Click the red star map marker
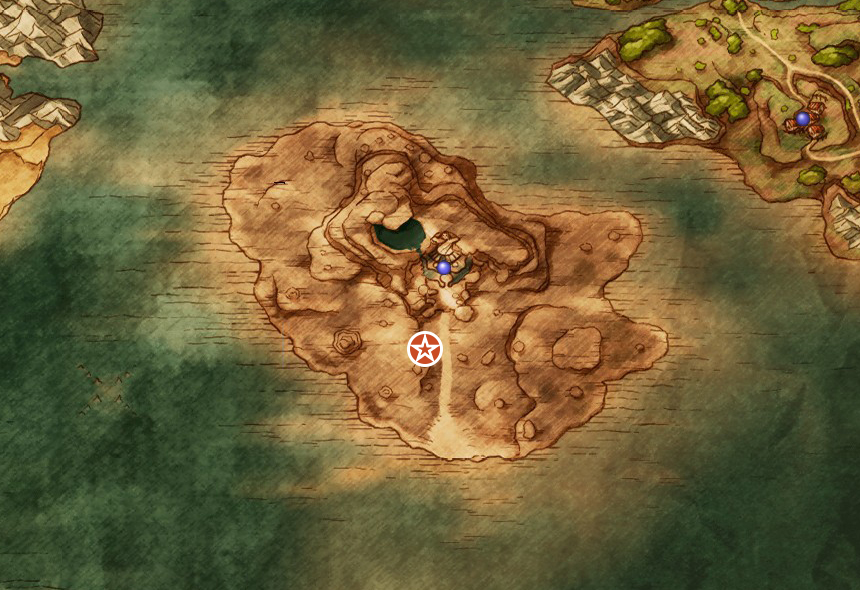 (x=425, y=349)
